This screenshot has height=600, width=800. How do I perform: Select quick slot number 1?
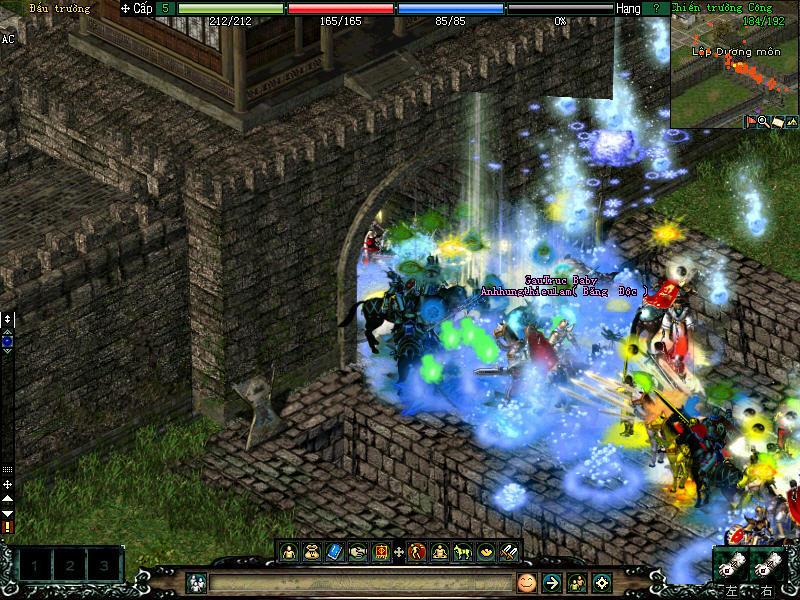point(35,566)
